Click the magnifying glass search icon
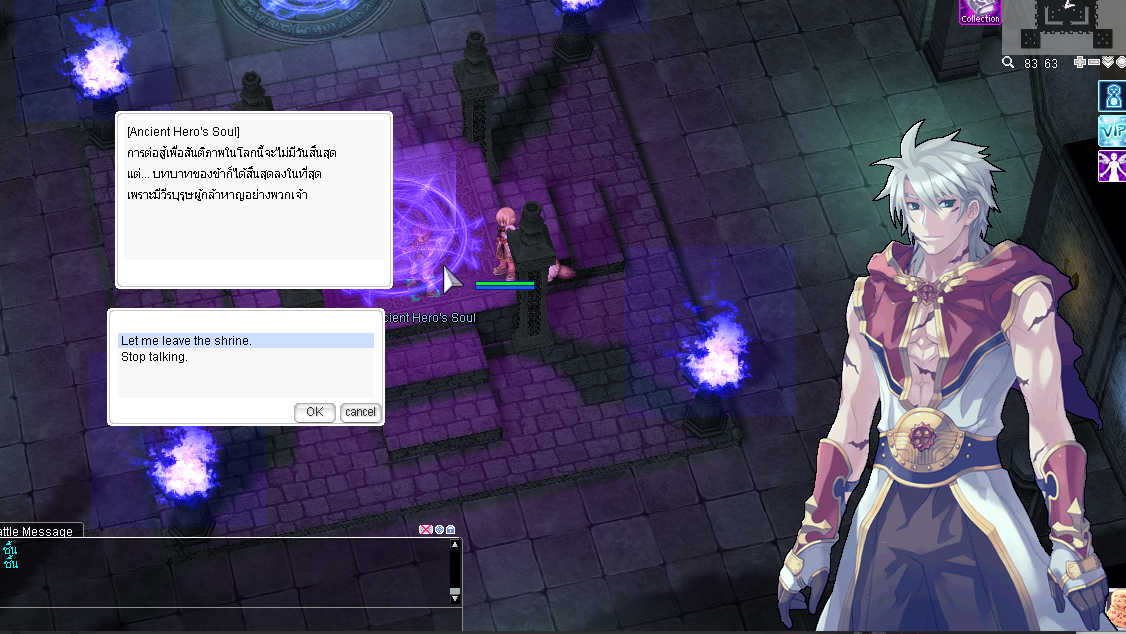This screenshot has height=634, width=1126. [x=1009, y=63]
